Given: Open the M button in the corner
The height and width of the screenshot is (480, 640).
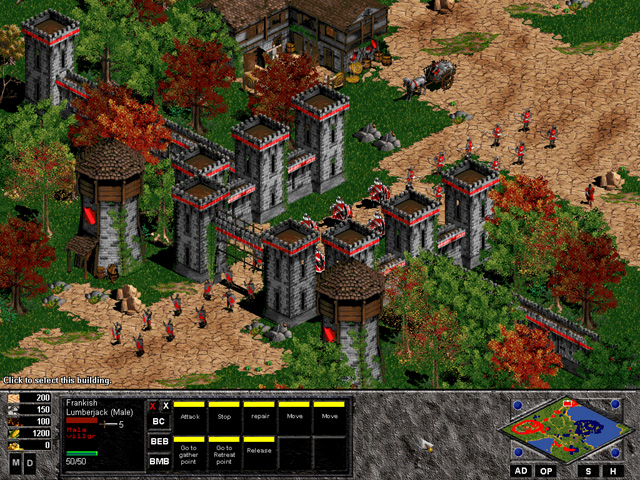Looking at the screenshot, I should (x=15, y=464).
